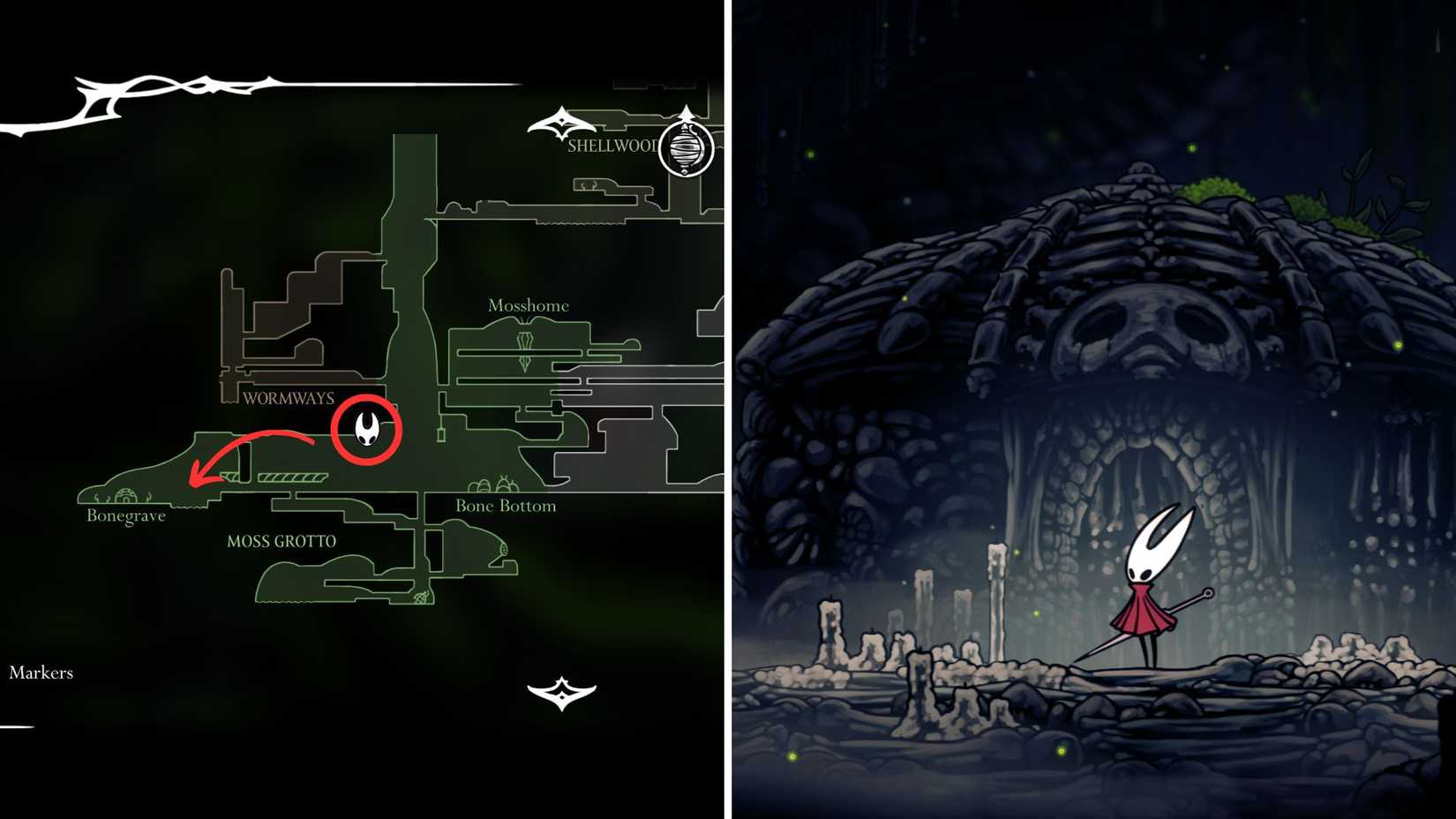Image resolution: width=1456 pixels, height=819 pixels.
Task: Toggle the hatched bridge marker below Wormways
Action: [x=291, y=477]
